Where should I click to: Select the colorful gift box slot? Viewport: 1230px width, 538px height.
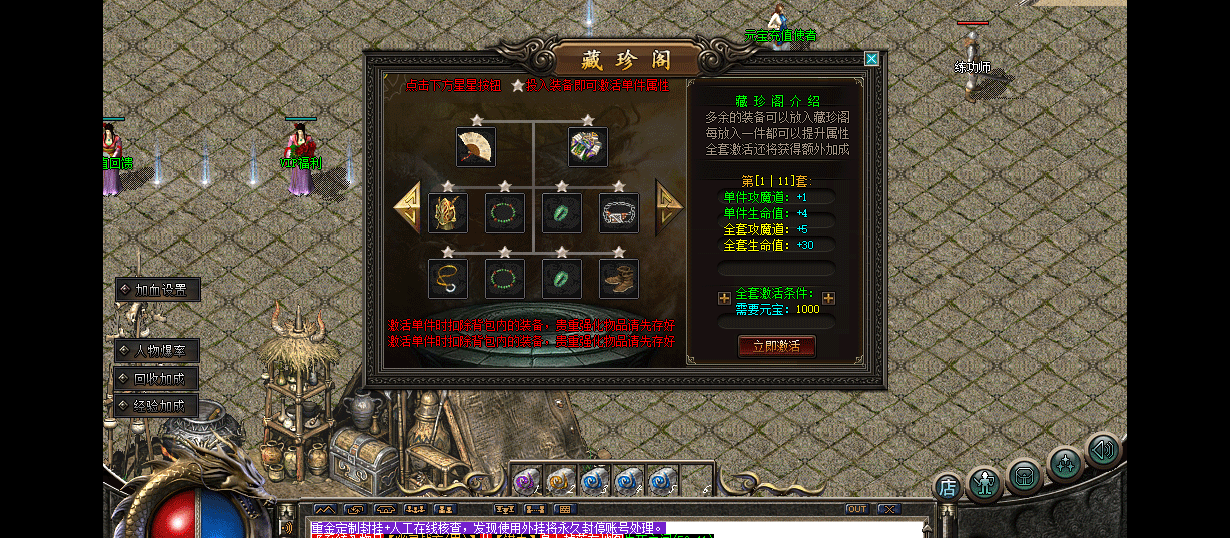pyautogui.click(x=588, y=147)
